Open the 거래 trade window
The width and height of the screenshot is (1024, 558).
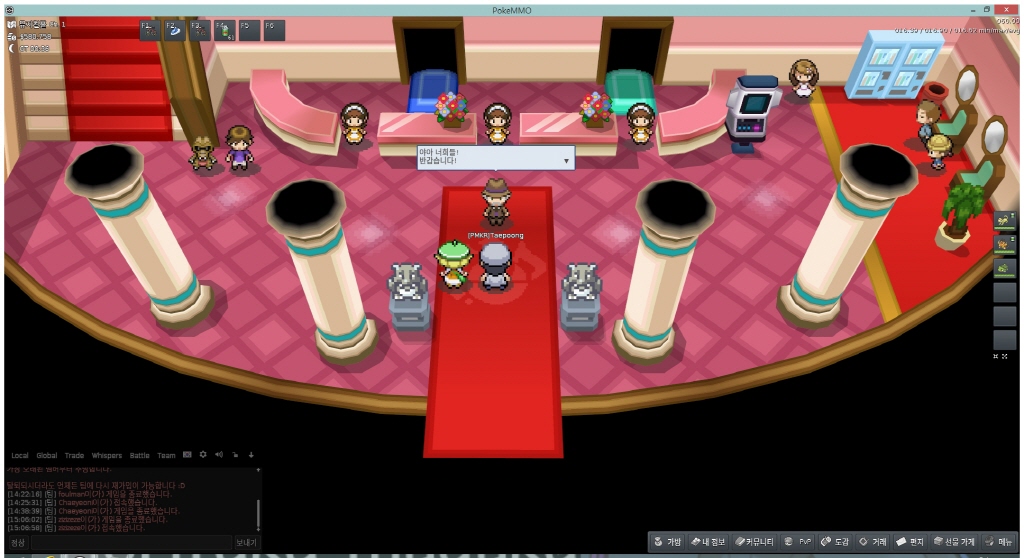click(x=873, y=542)
